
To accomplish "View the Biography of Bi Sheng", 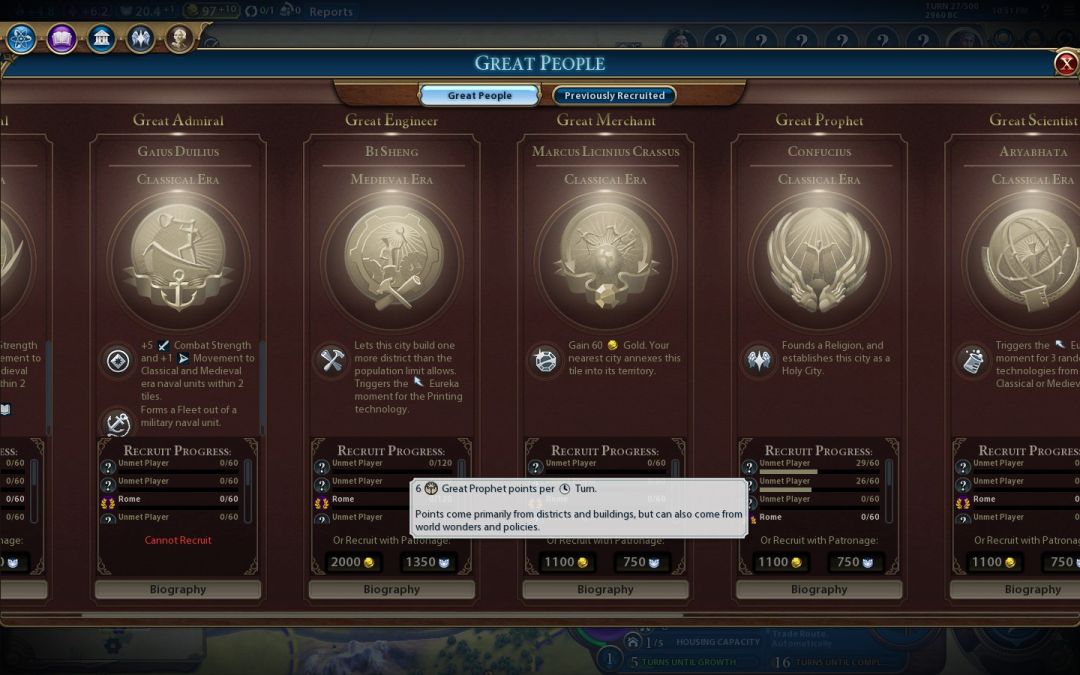I will 392,590.
